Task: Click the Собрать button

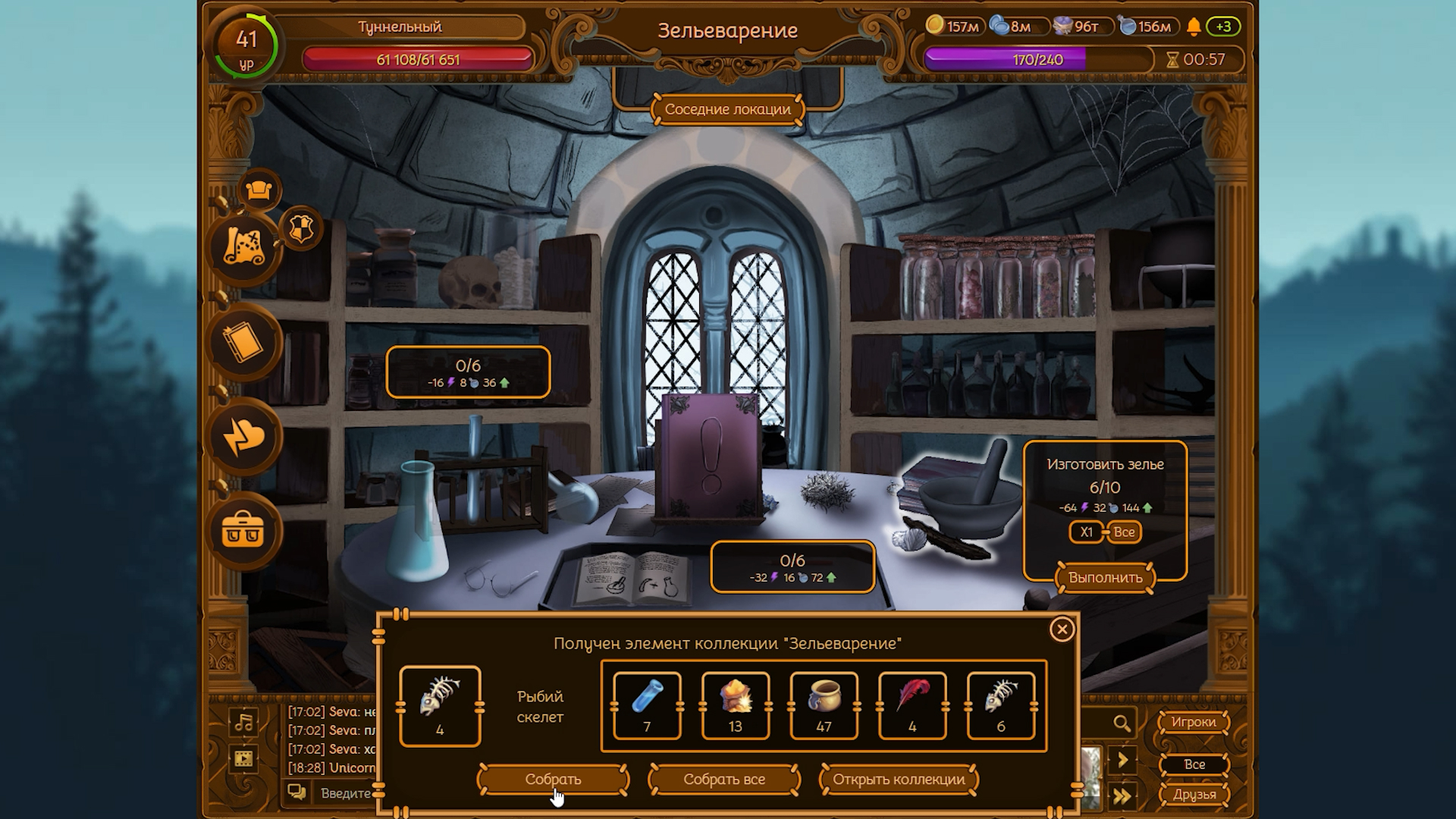Action: (553, 780)
